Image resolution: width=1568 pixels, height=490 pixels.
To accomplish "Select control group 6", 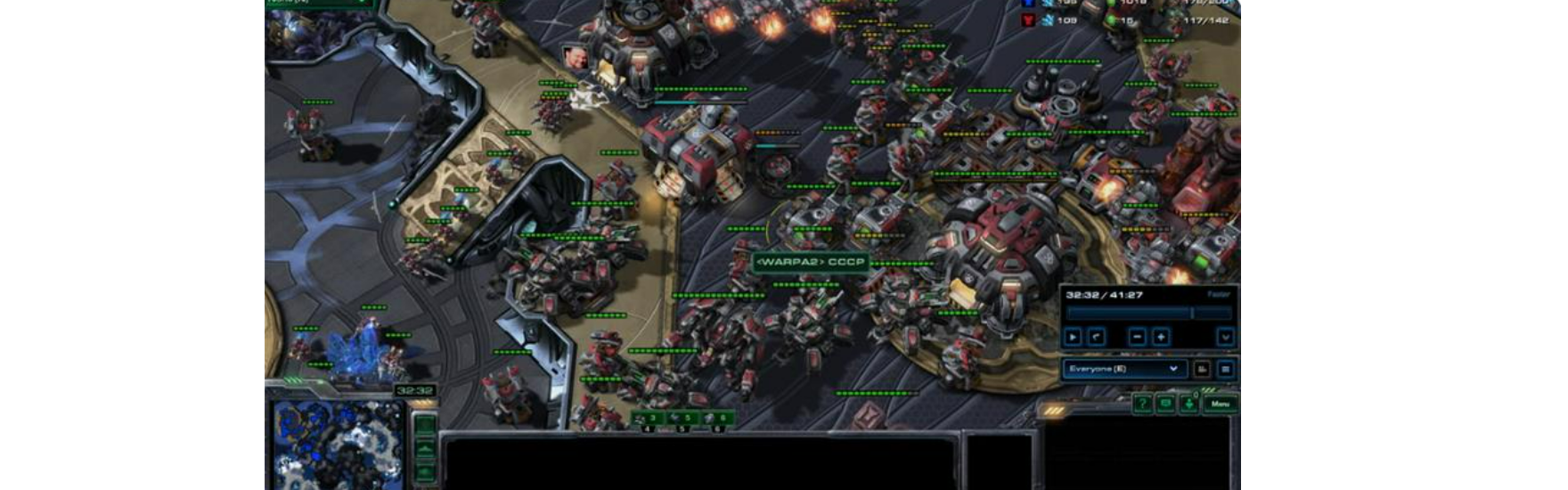I will 716,418.
